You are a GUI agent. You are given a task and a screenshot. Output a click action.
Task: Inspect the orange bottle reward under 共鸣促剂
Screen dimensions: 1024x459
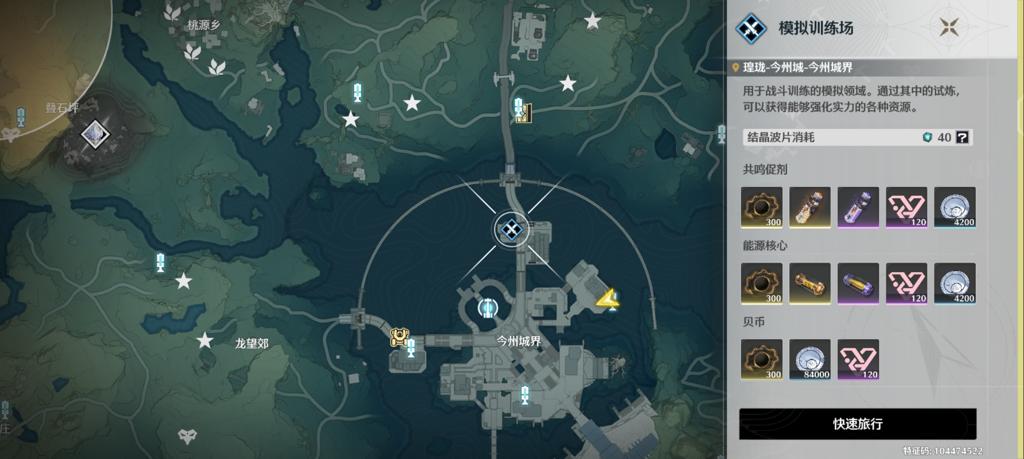pyautogui.click(x=810, y=207)
